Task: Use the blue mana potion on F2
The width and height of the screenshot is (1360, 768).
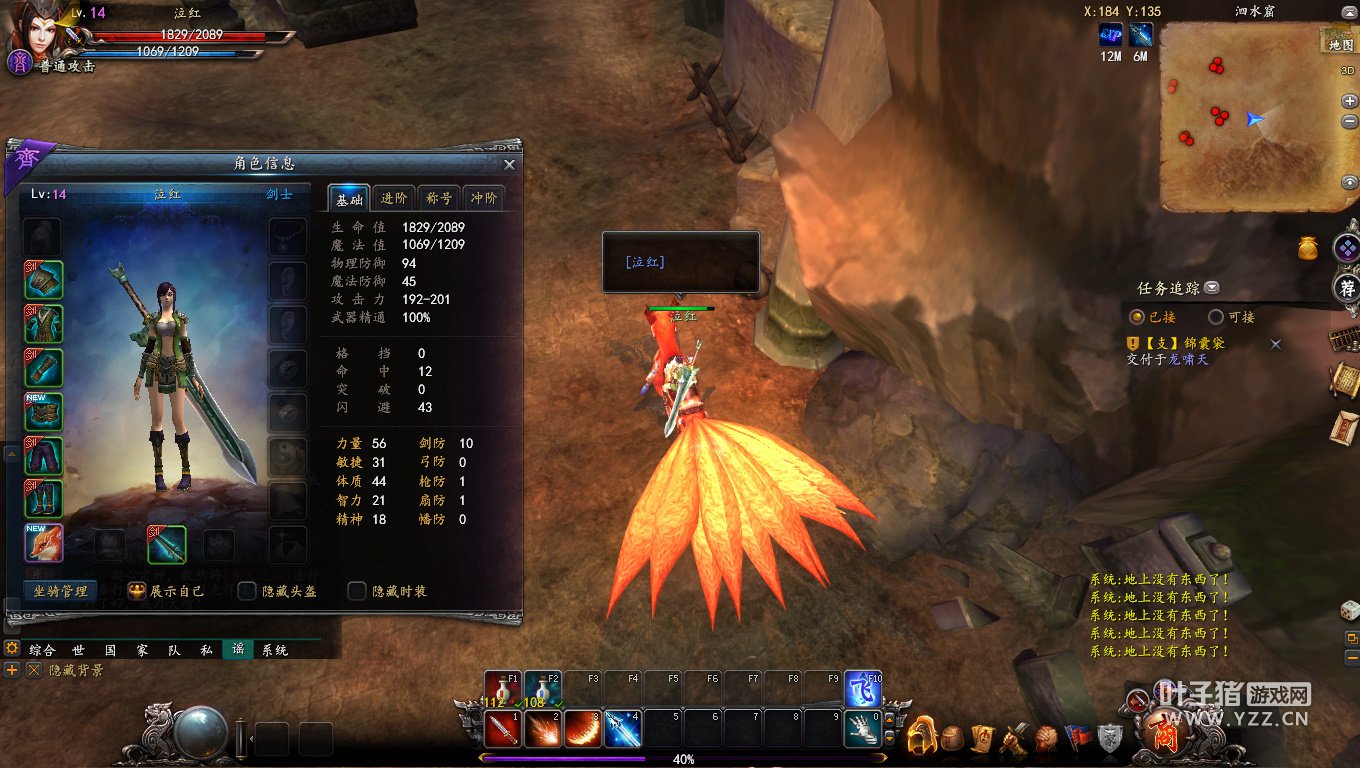Action: click(542, 689)
